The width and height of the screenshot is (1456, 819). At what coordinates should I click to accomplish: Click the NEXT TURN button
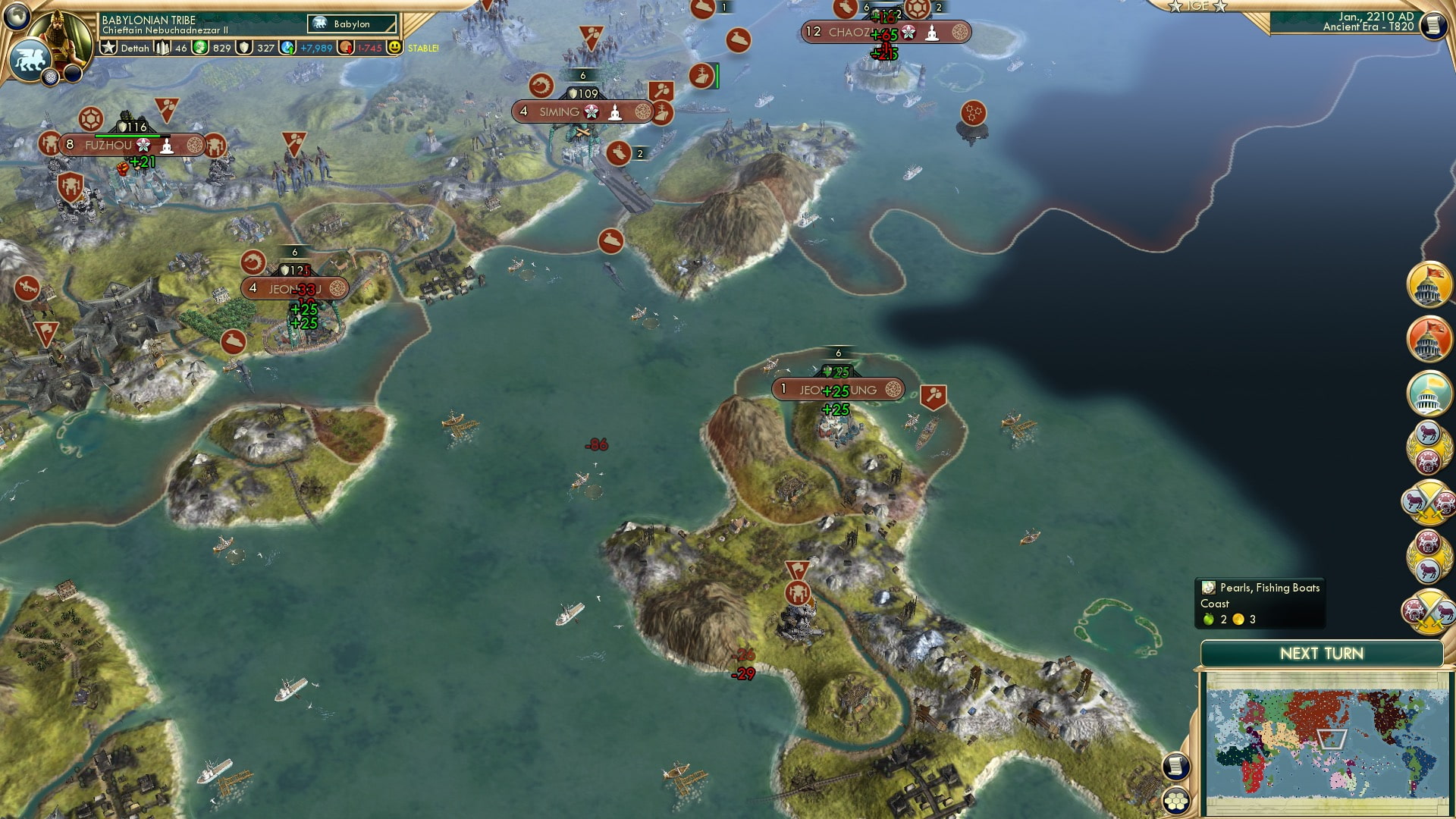click(x=1321, y=653)
